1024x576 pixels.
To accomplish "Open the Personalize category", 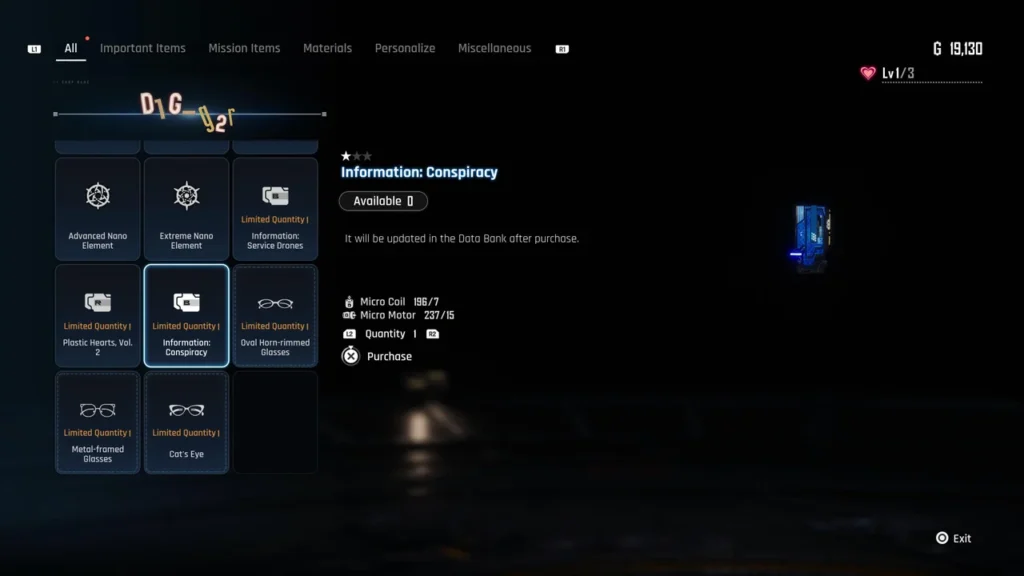I will 405,48.
